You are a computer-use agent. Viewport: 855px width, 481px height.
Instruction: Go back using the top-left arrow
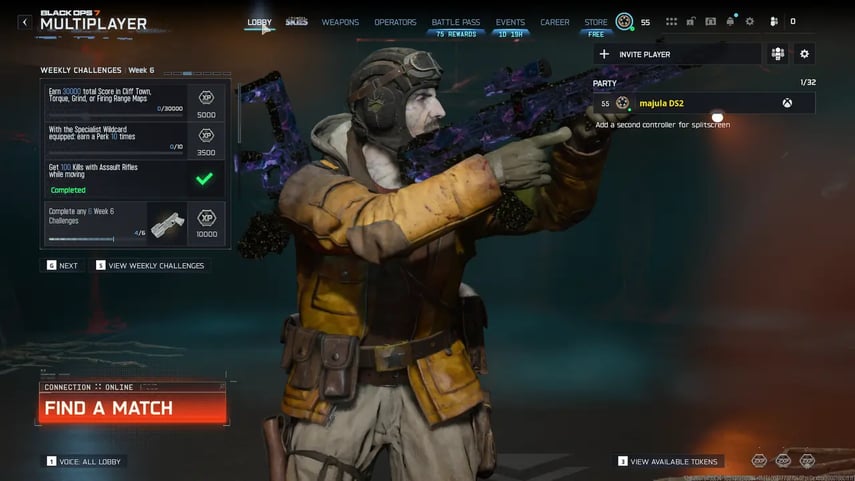point(25,22)
